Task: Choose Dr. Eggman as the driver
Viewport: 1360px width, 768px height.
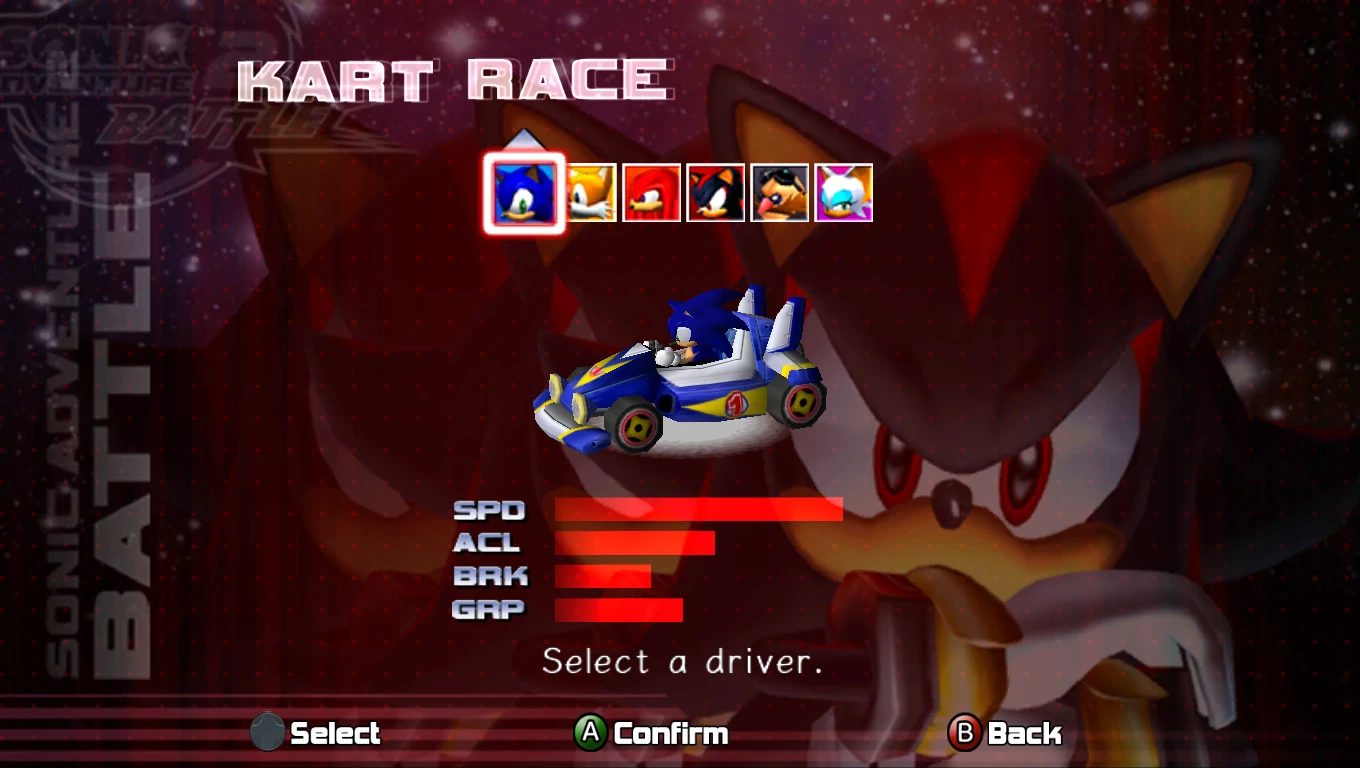Action: click(x=780, y=193)
